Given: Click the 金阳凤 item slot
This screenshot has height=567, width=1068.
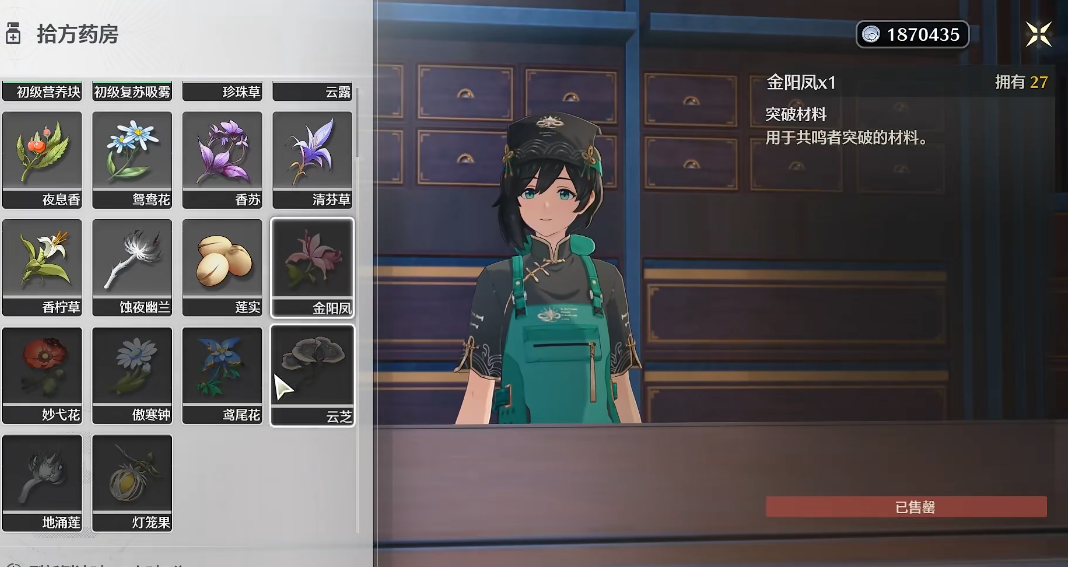Looking at the screenshot, I should pos(312,267).
